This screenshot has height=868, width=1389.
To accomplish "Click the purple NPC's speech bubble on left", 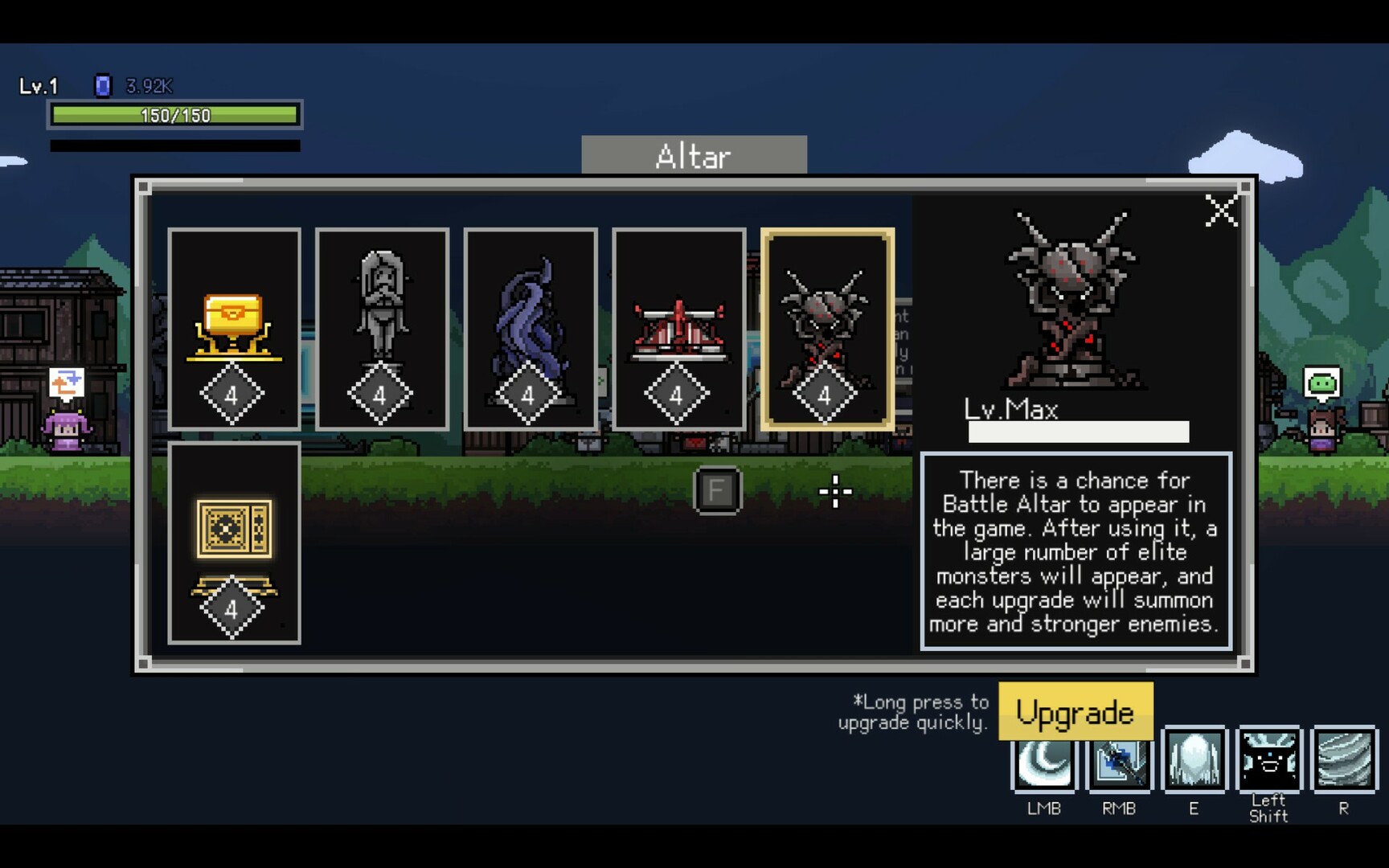I will (68, 383).
